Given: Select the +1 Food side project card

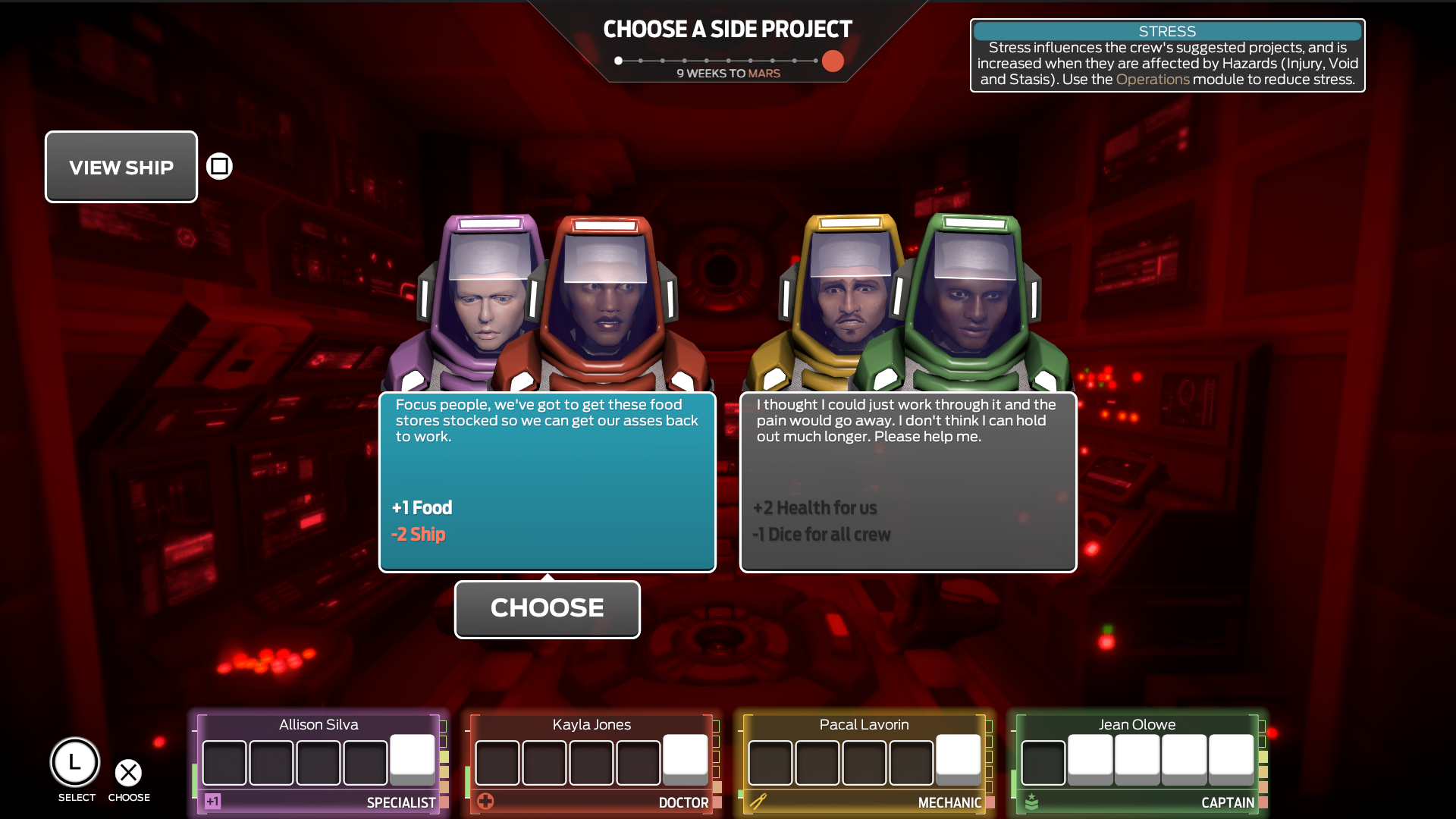Looking at the screenshot, I should [548, 482].
